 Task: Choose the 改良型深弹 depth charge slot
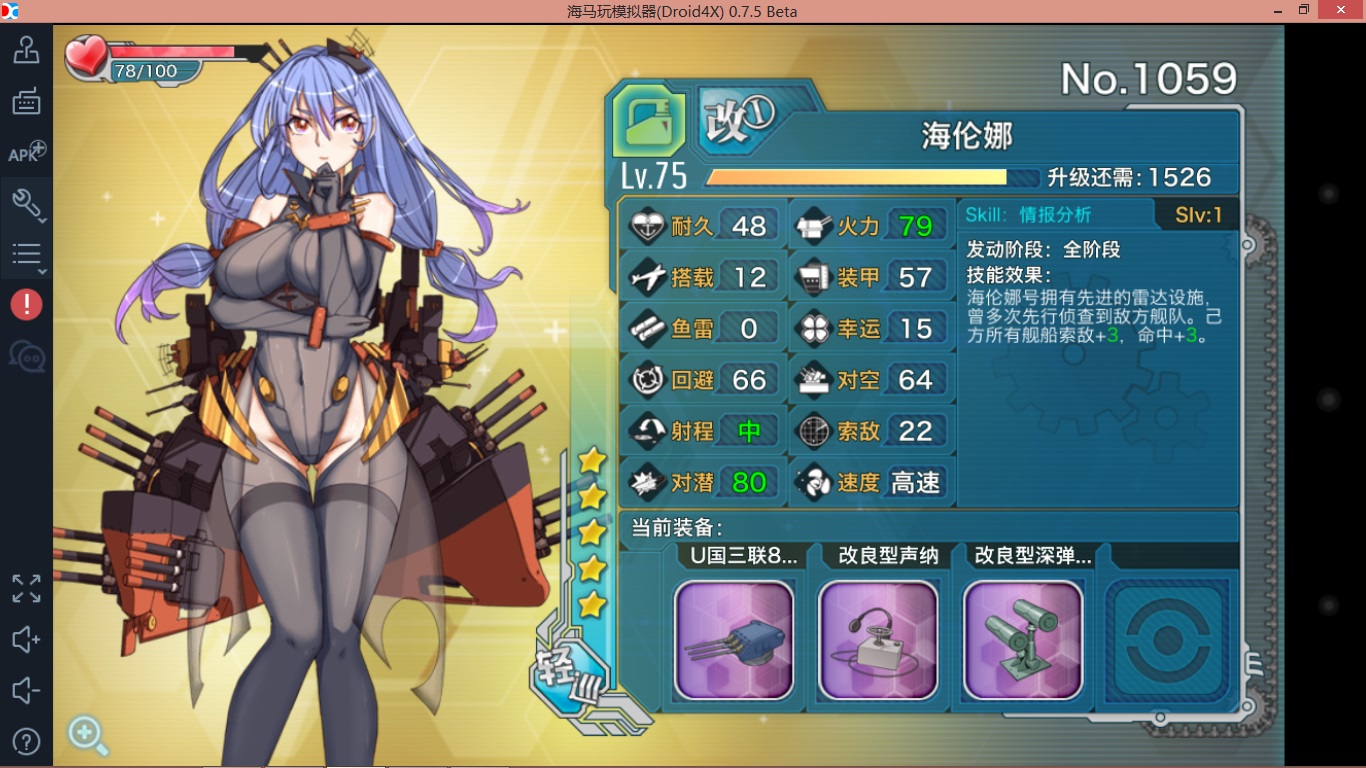(x=1022, y=640)
